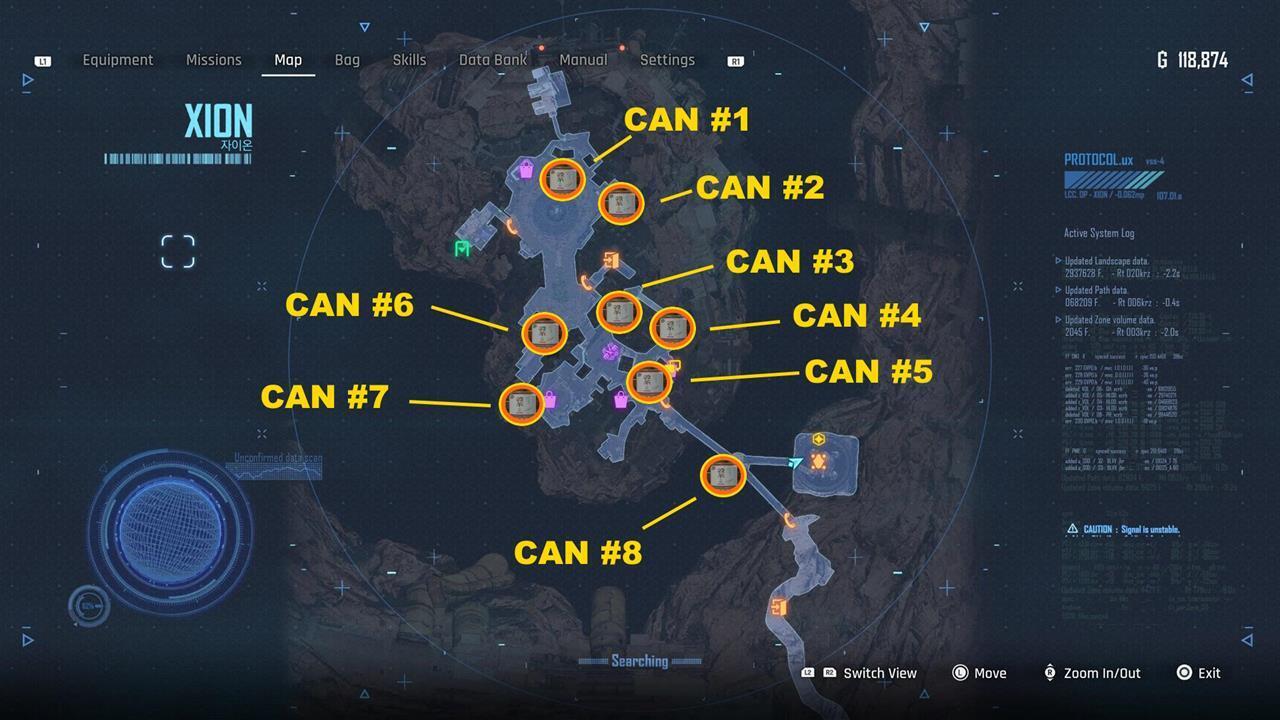The height and width of the screenshot is (720, 1280).
Task: Select the Can #1 map marker
Action: pos(563,179)
